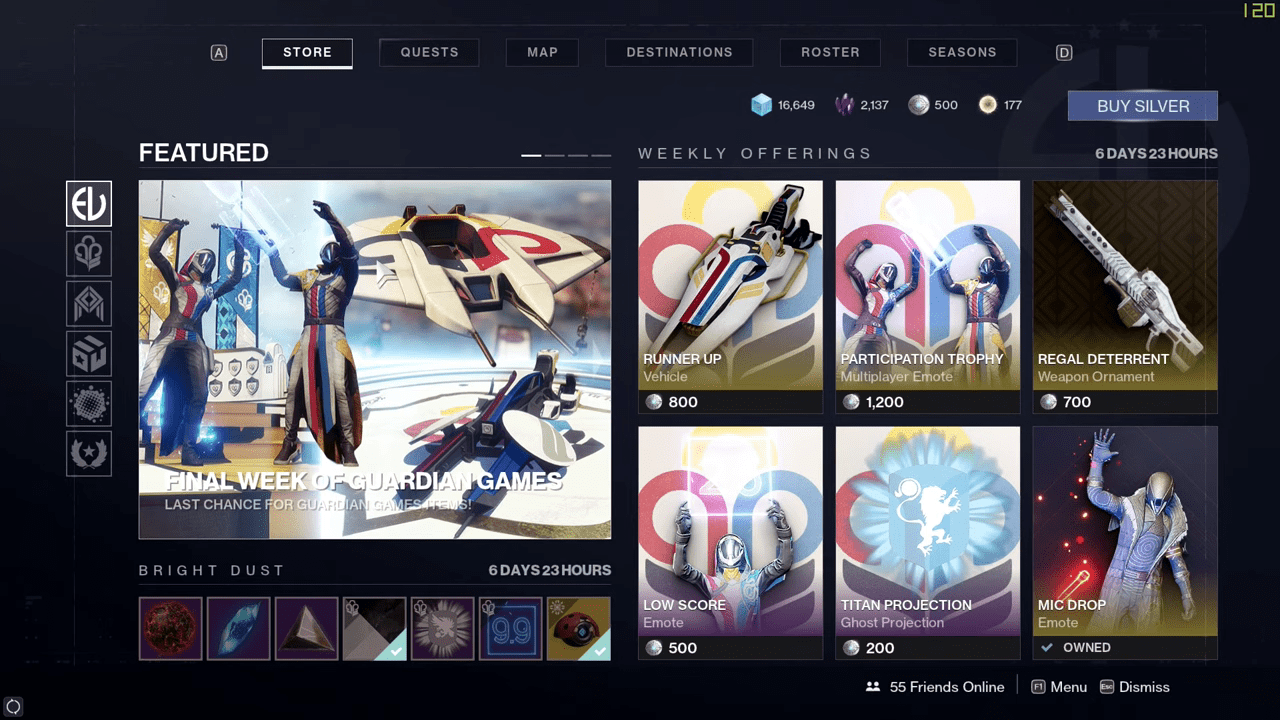Screen dimensions: 1280x720
Task: Open the Map tab
Action: click(542, 52)
